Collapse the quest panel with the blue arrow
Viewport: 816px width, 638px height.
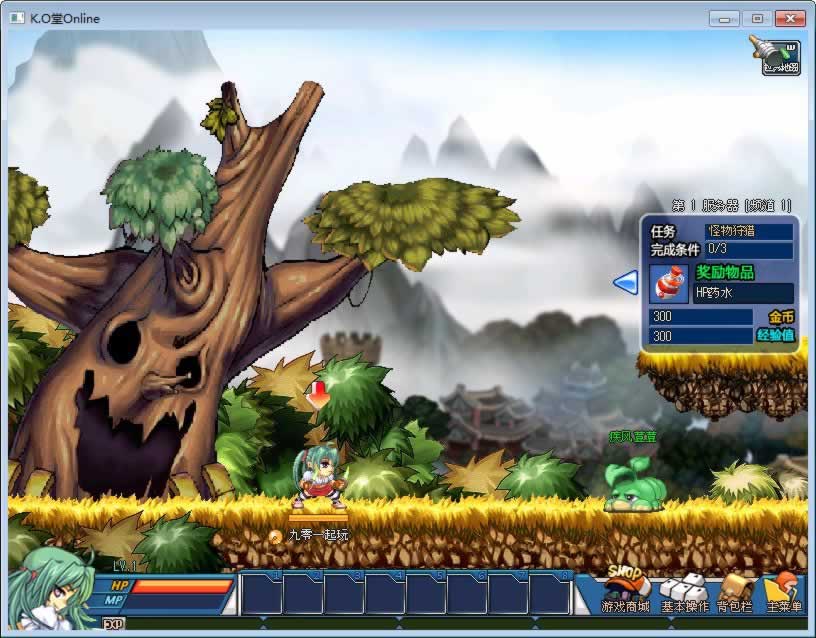click(x=625, y=283)
